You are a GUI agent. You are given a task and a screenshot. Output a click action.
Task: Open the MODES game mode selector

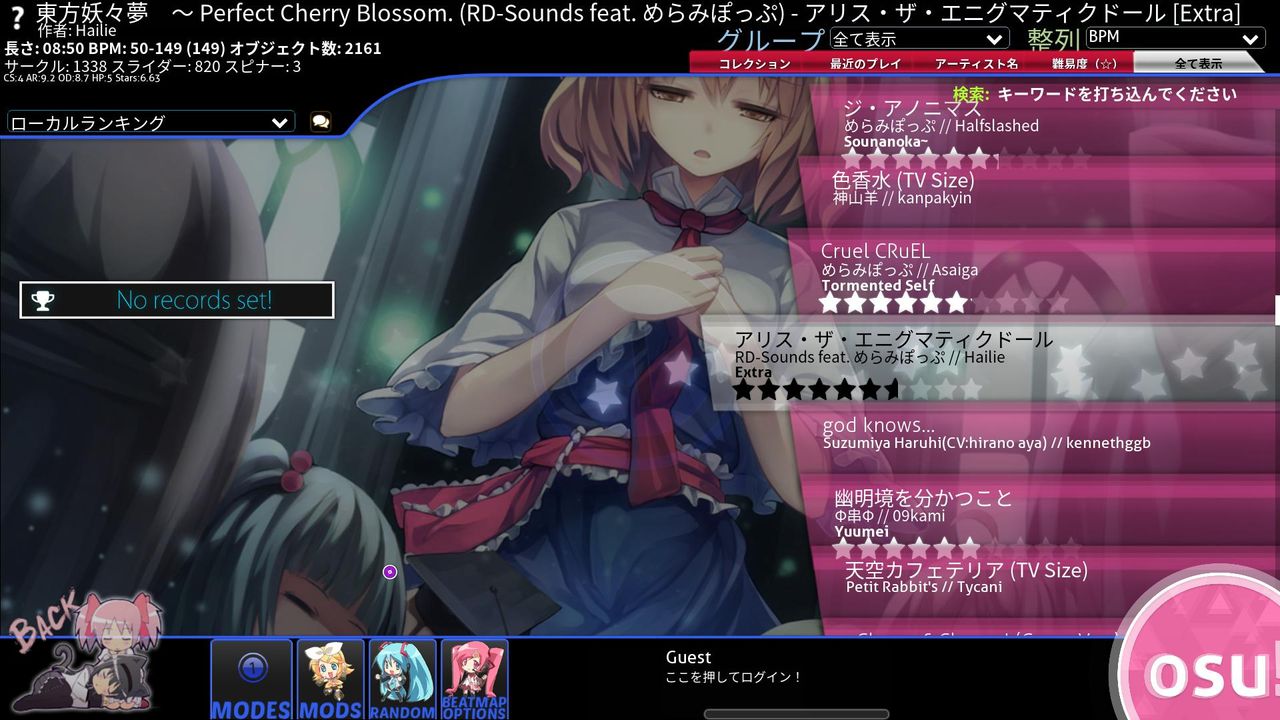pos(251,680)
